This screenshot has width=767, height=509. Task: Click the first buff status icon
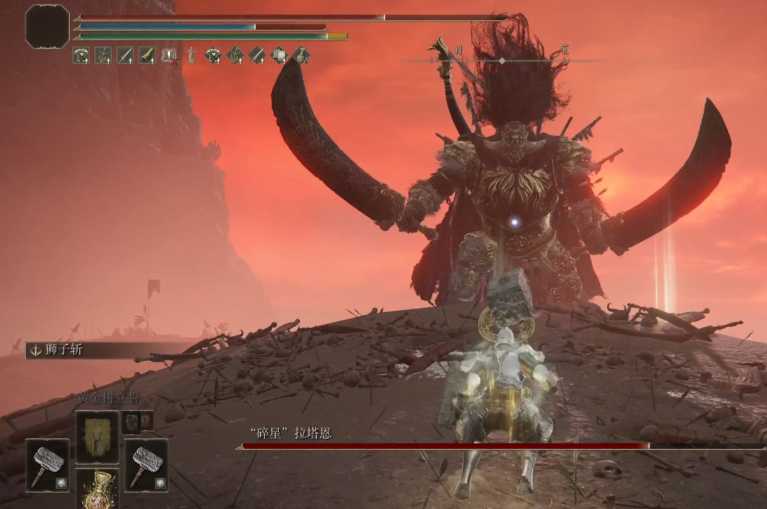[81, 56]
